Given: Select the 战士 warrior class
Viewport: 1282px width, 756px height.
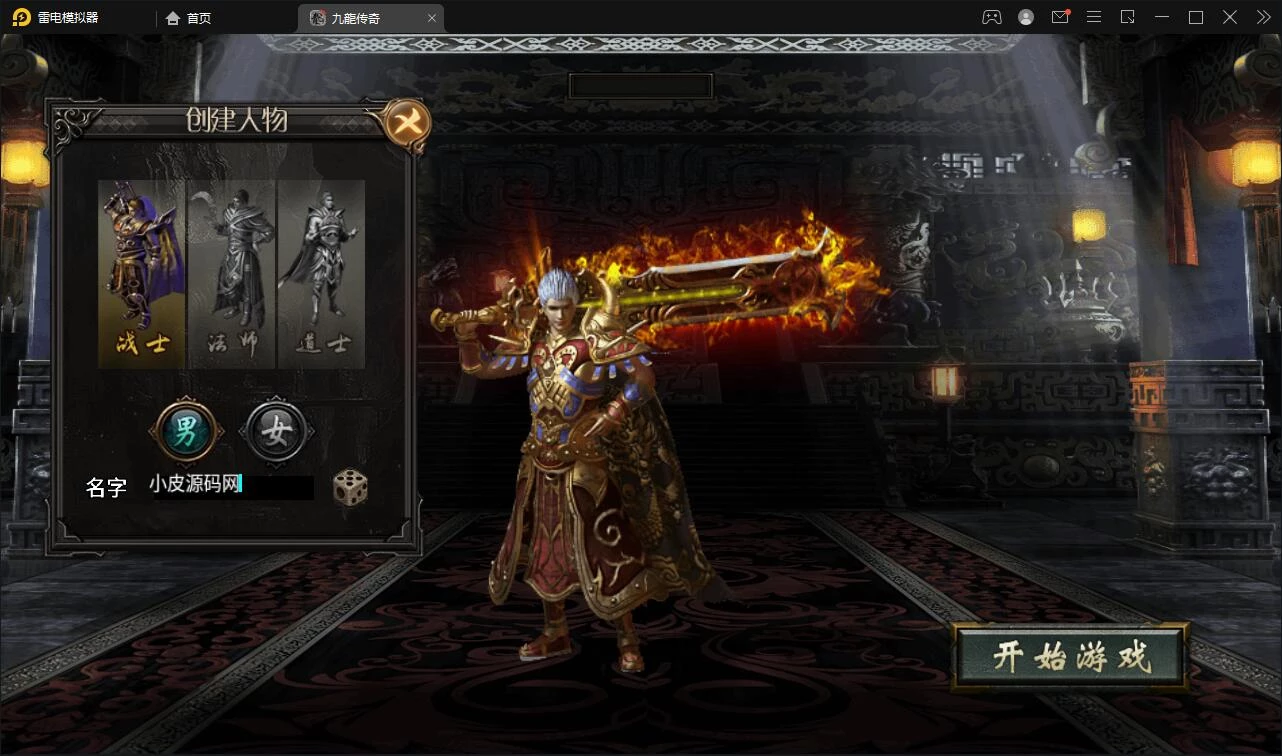Looking at the screenshot, I should (142, 273).
